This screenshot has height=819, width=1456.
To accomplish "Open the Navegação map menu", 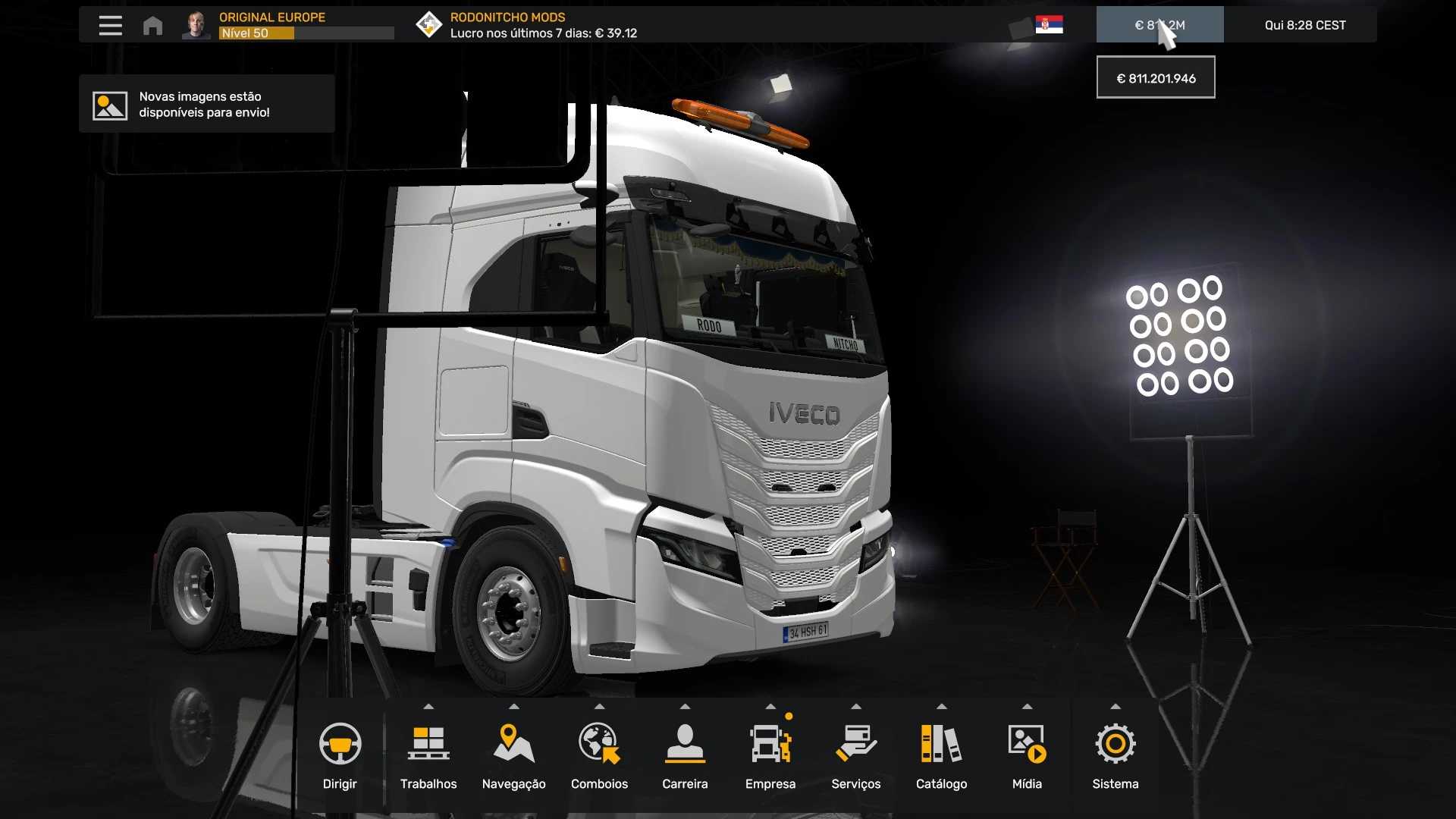I will click(513, 755).
